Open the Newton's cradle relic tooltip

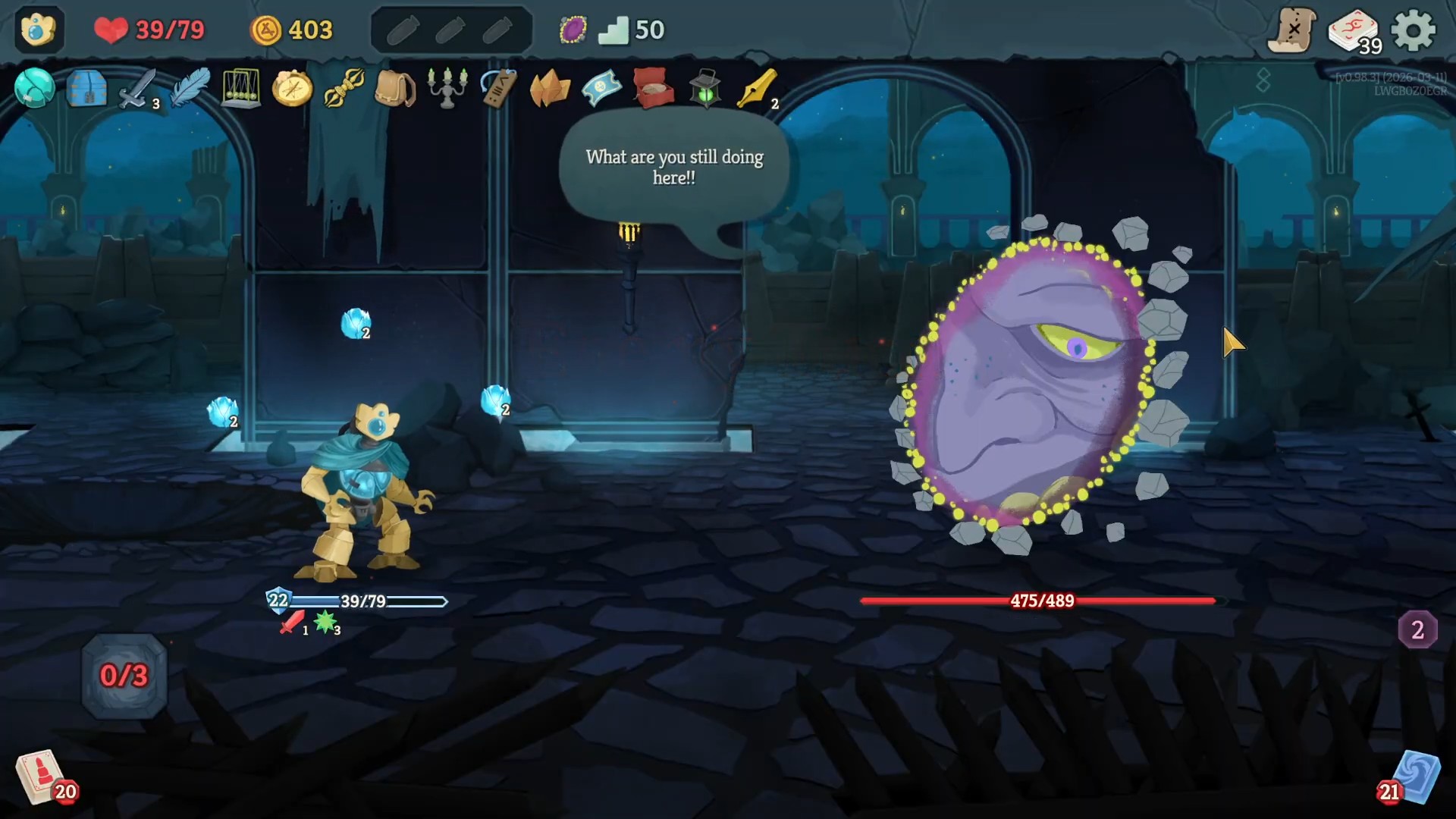[241, 89]
